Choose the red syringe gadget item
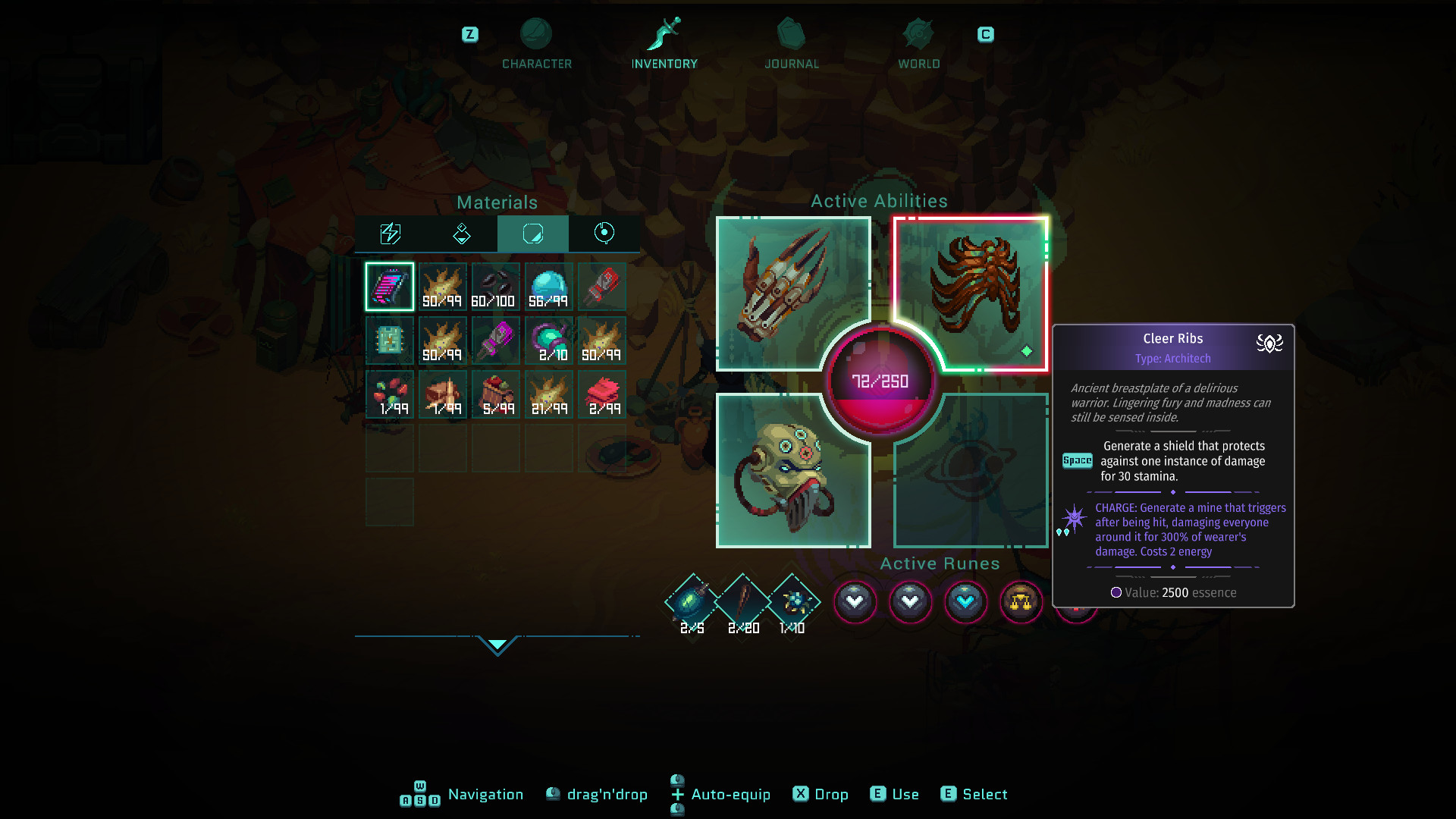 point(602,287)
